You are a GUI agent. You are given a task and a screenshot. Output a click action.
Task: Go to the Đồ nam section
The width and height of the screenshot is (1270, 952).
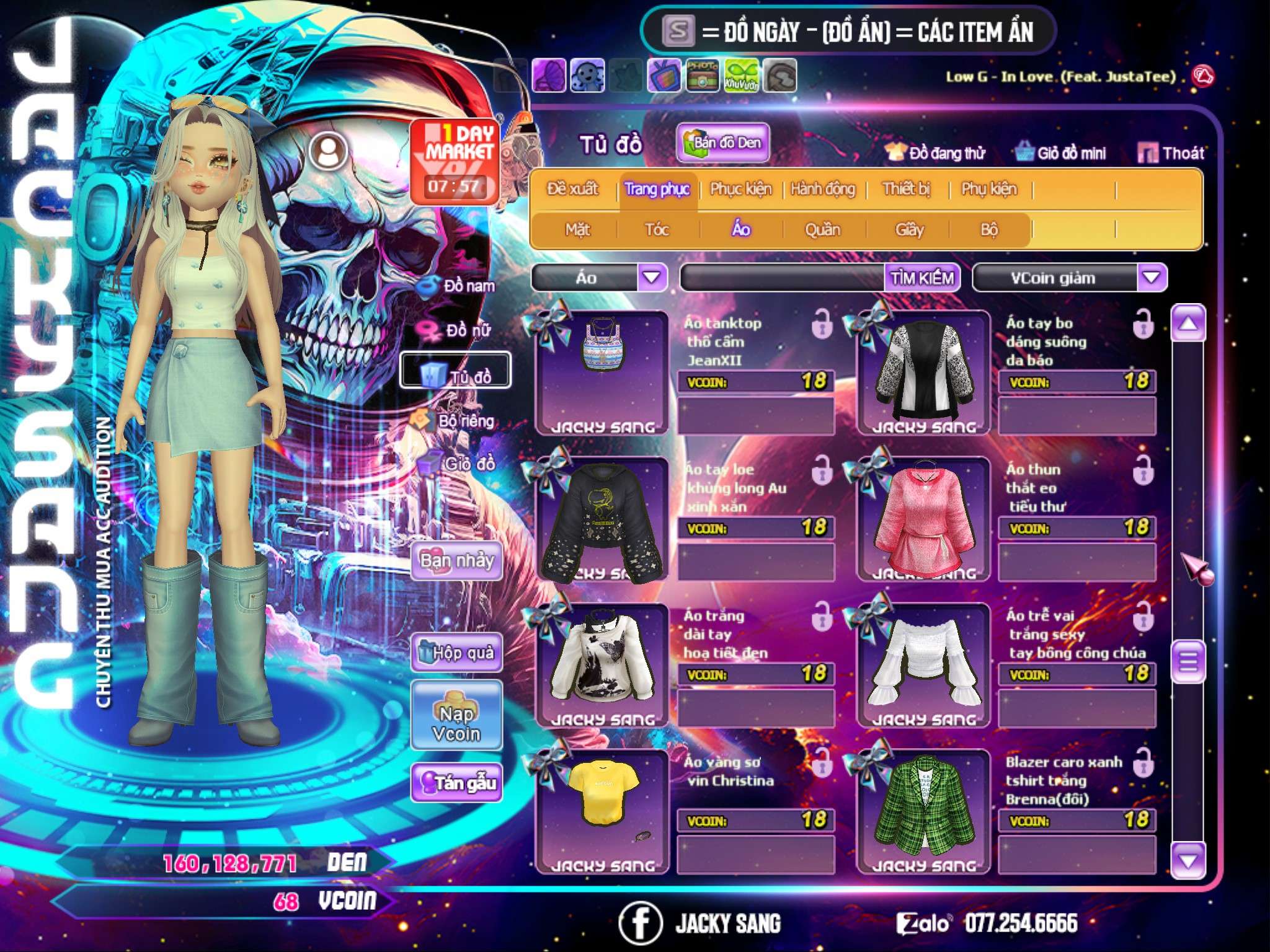point(458,286)
